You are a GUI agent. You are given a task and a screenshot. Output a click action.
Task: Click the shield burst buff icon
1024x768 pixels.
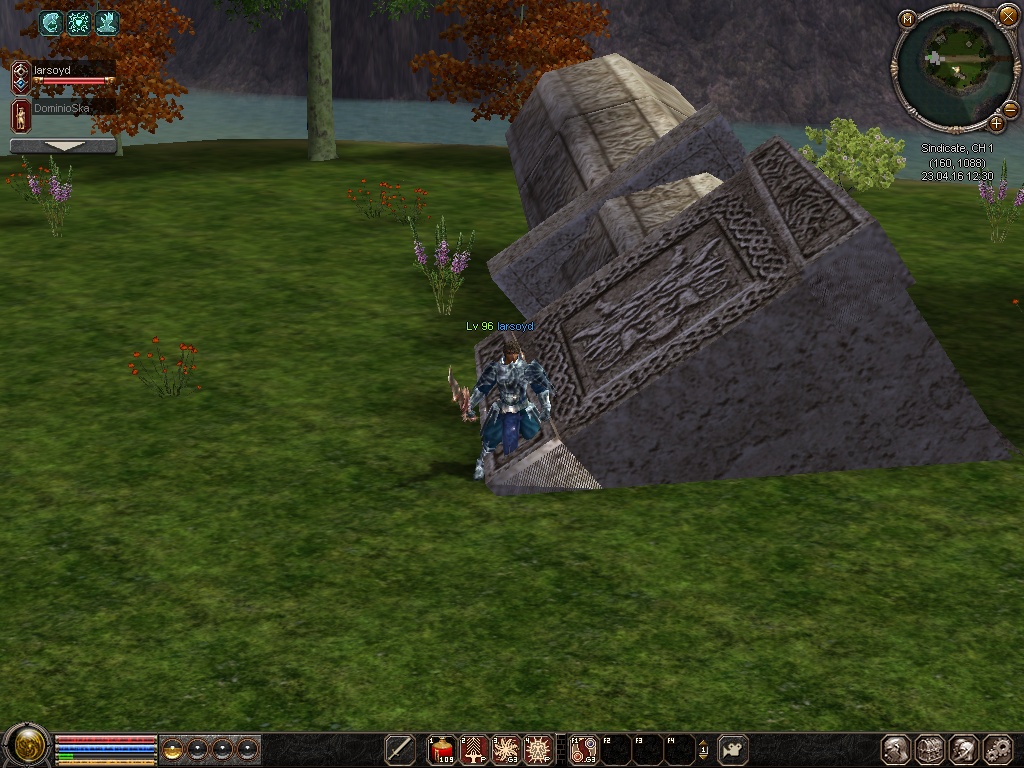[78, 23]
